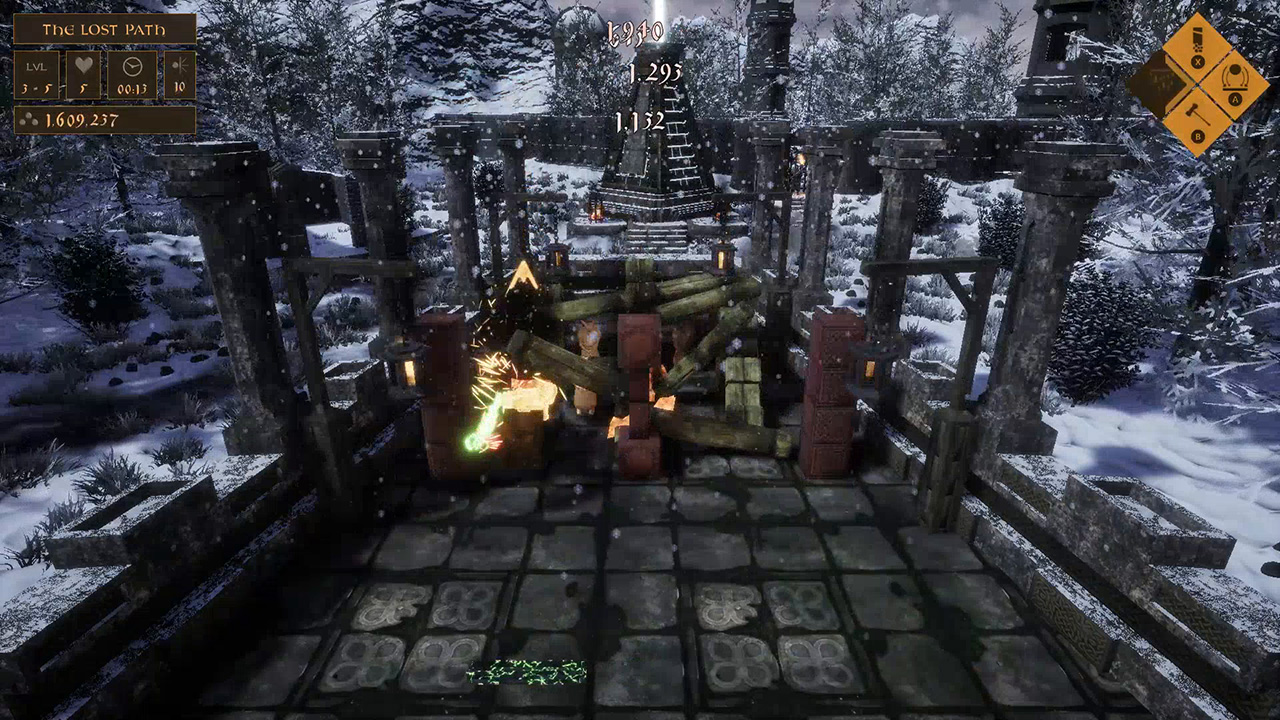Click the total score 1,609,237
This screenshot has width=1280, height=720.
pos(82,118)
